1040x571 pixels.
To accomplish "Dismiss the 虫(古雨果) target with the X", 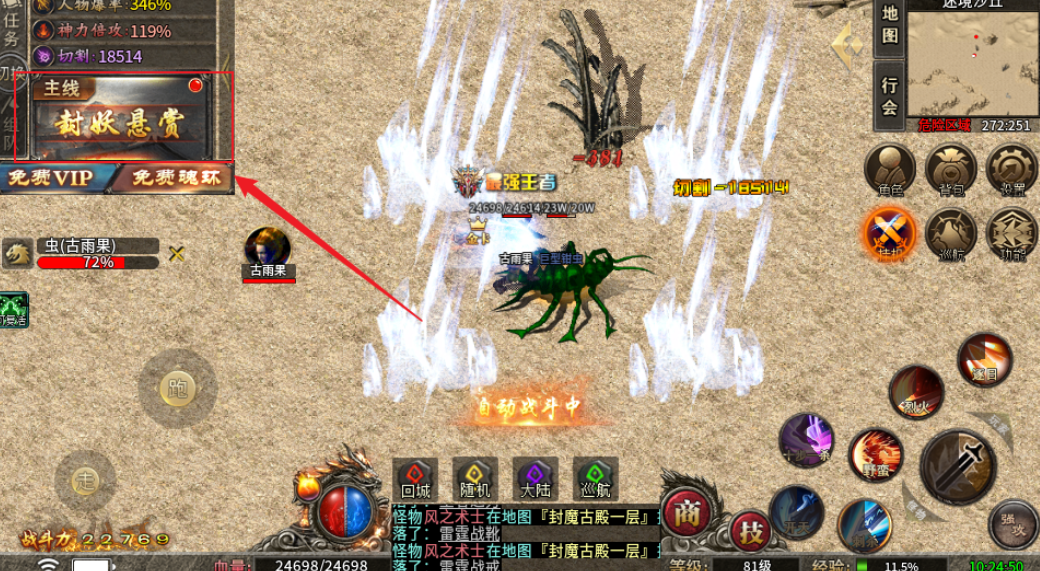I will coord(177,254).
